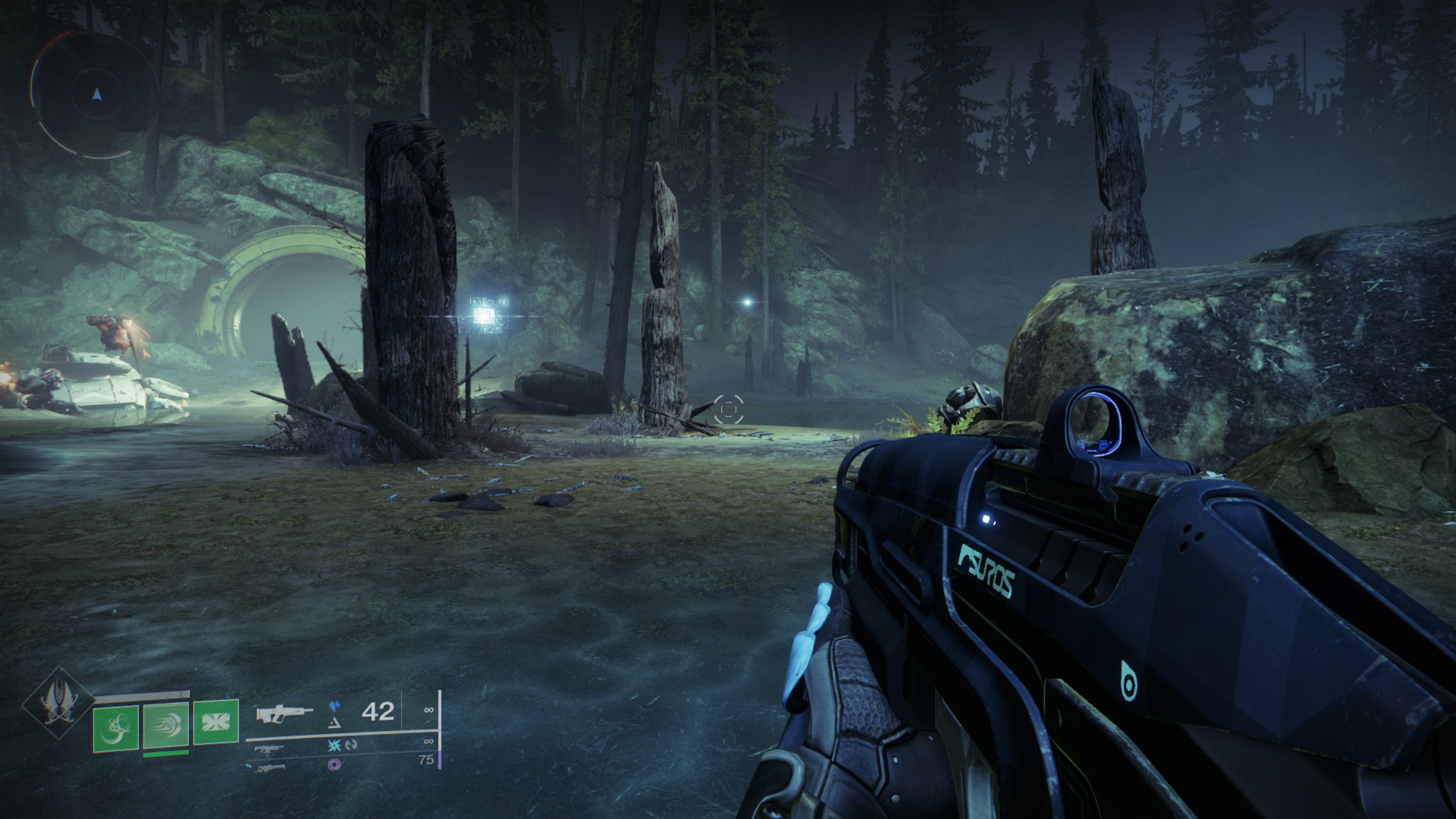The height and width of the screenshot is (819, 1456).
Task: Click the blue special ammo icon beside the ammo count
Action: [x=336, y=706]
